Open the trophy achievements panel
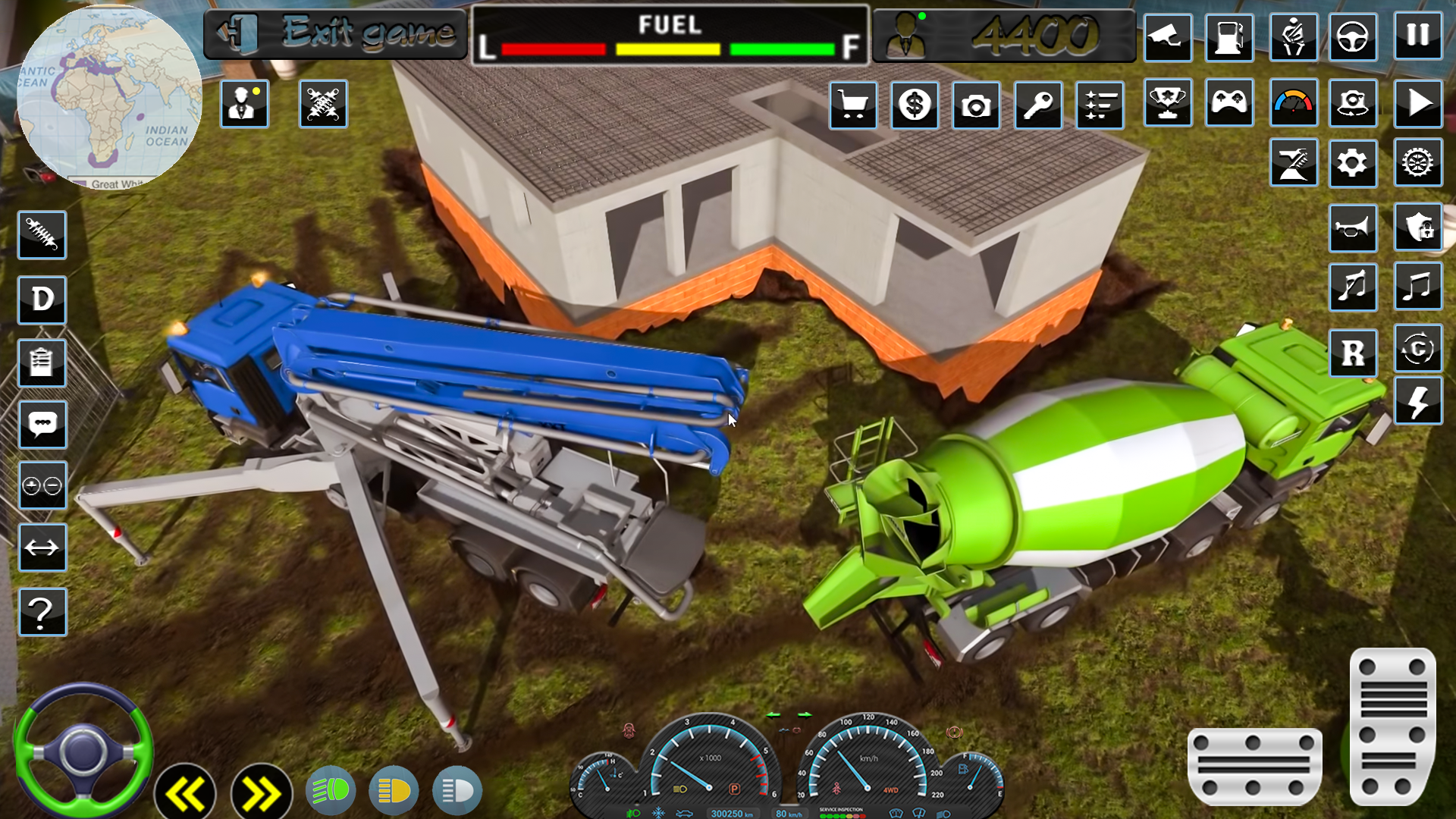The height and width of the screenshot is (819, 1456). tap(1168, 105)
